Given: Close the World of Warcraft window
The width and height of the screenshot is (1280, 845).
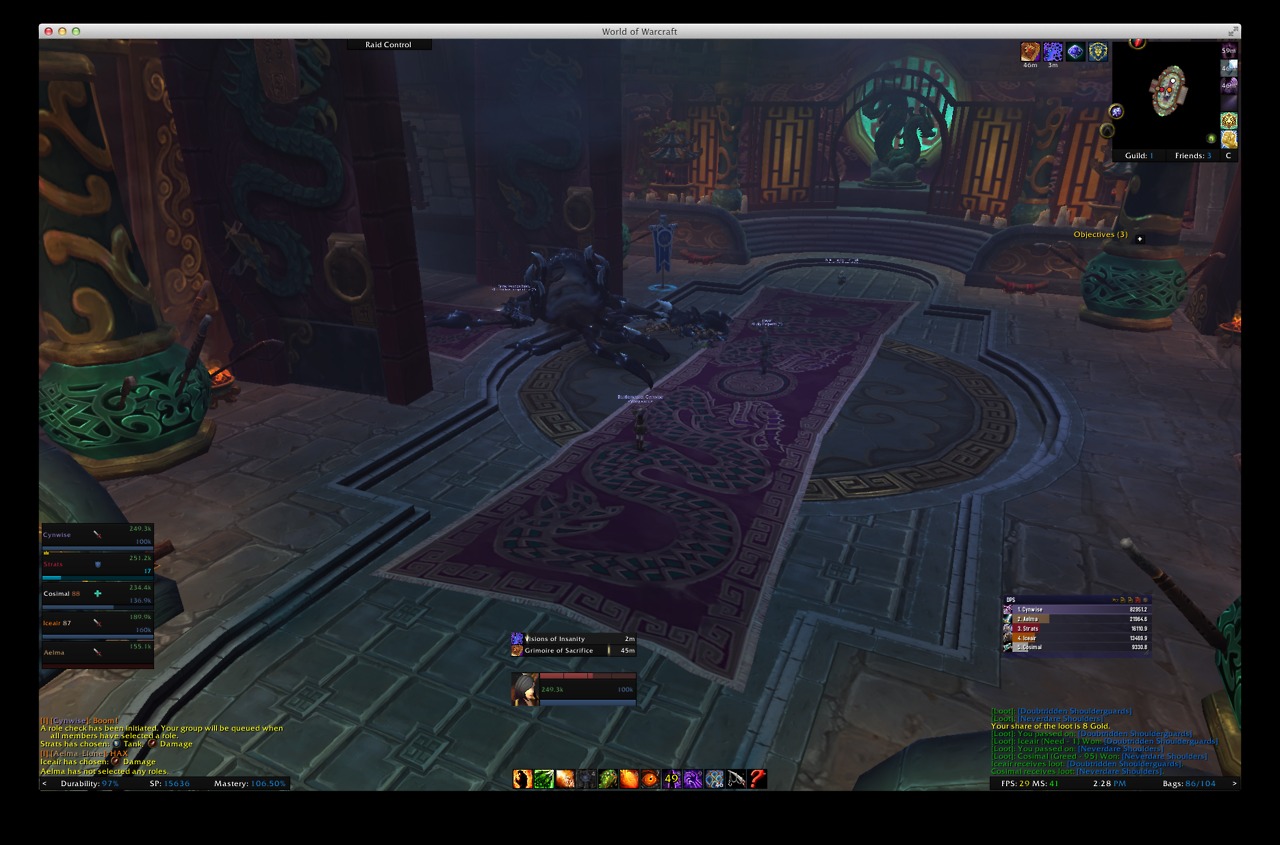Looking at the screenshot, I should point(48,32).
